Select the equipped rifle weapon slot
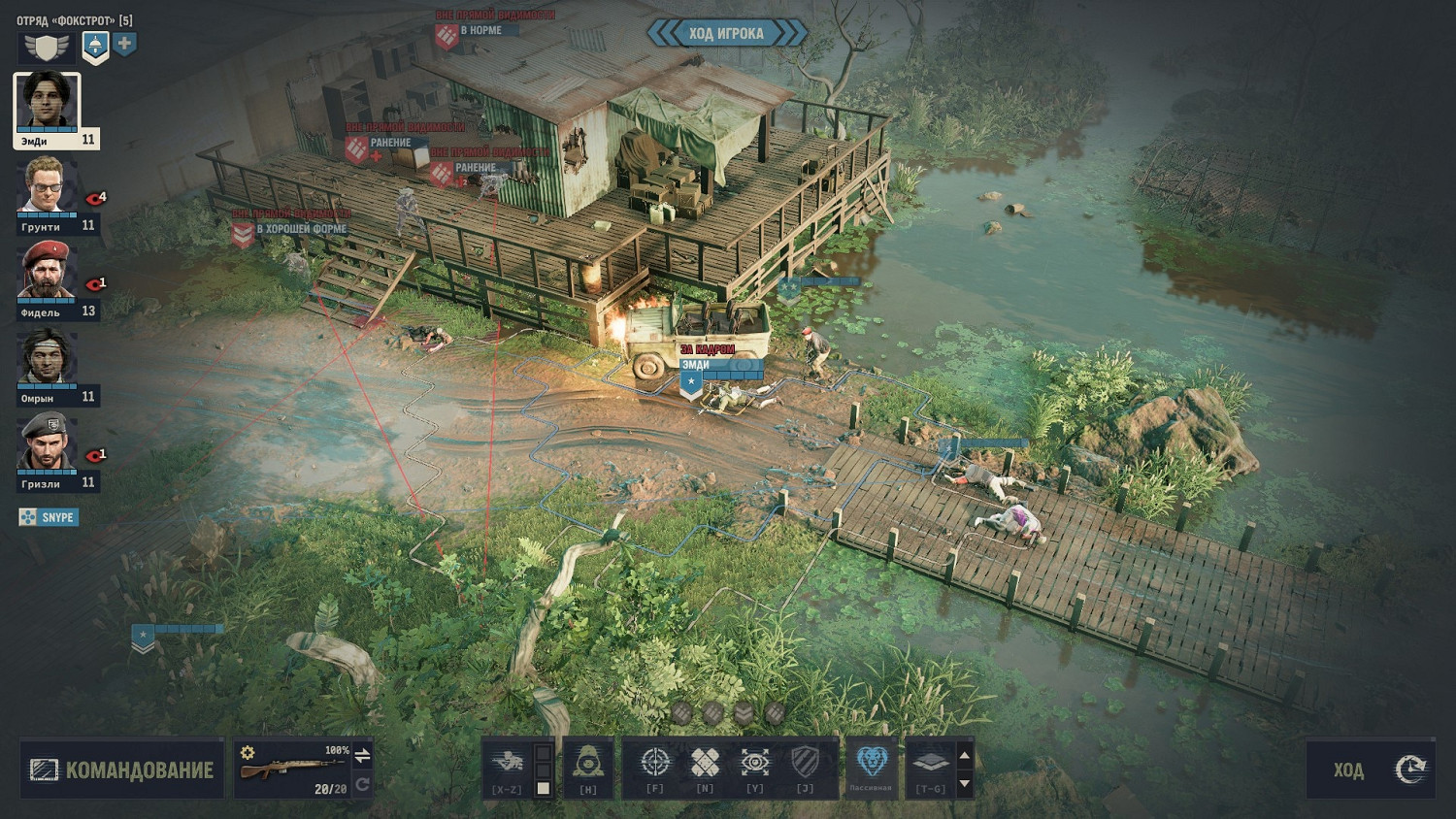1456x819 pixels. [x=291, y=769]
